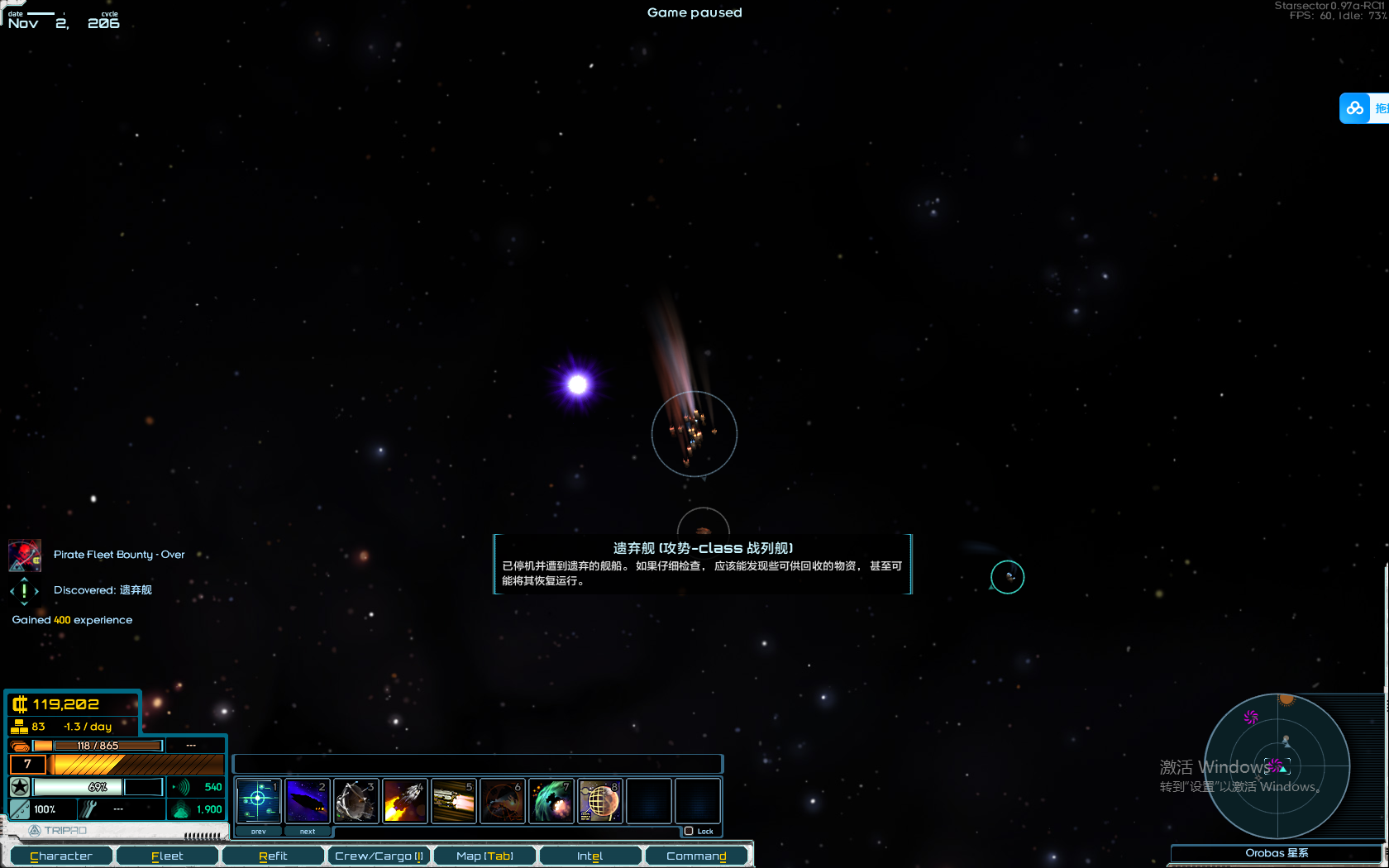Use the planet survey ability in slot 8
This screenshot has height=868, width=1389.
600,800
